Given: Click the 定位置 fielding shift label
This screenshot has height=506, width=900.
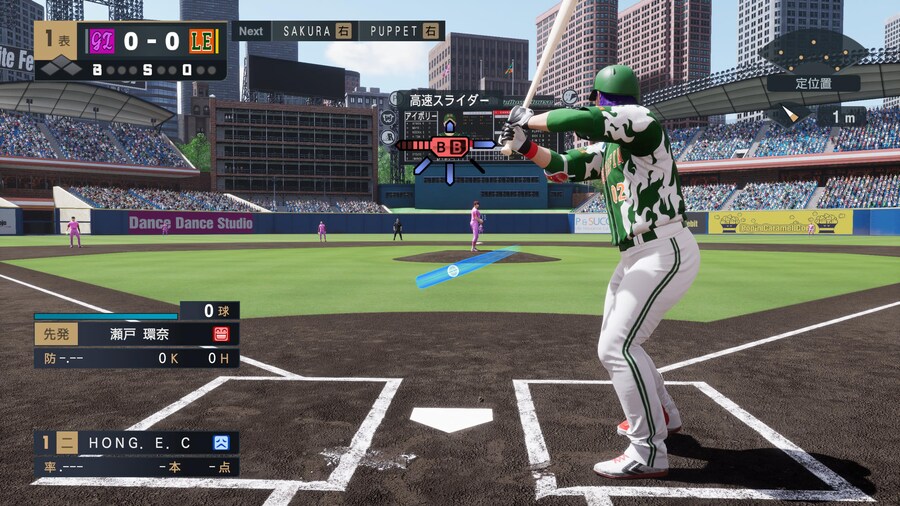Looking at the screenshot, I should [x=814, y=83].
